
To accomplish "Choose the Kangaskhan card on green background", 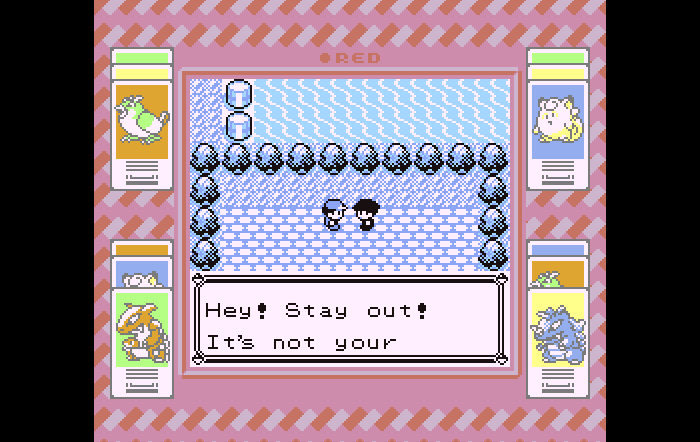I will pos(141,329).
